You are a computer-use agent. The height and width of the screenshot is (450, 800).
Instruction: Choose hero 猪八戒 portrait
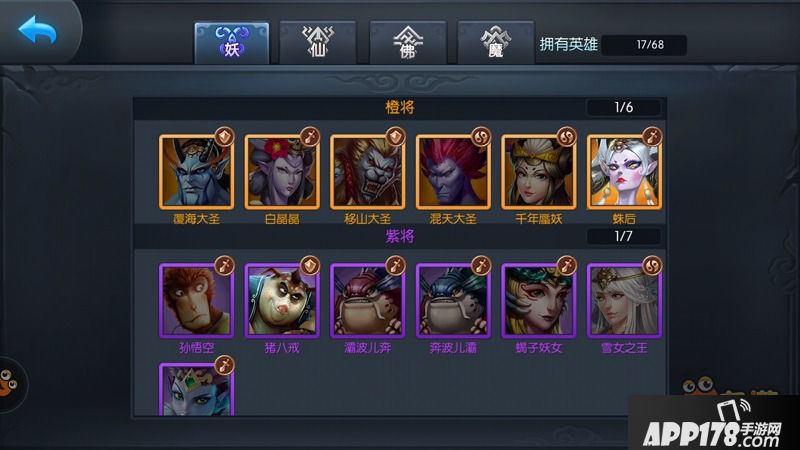point(281,301)
